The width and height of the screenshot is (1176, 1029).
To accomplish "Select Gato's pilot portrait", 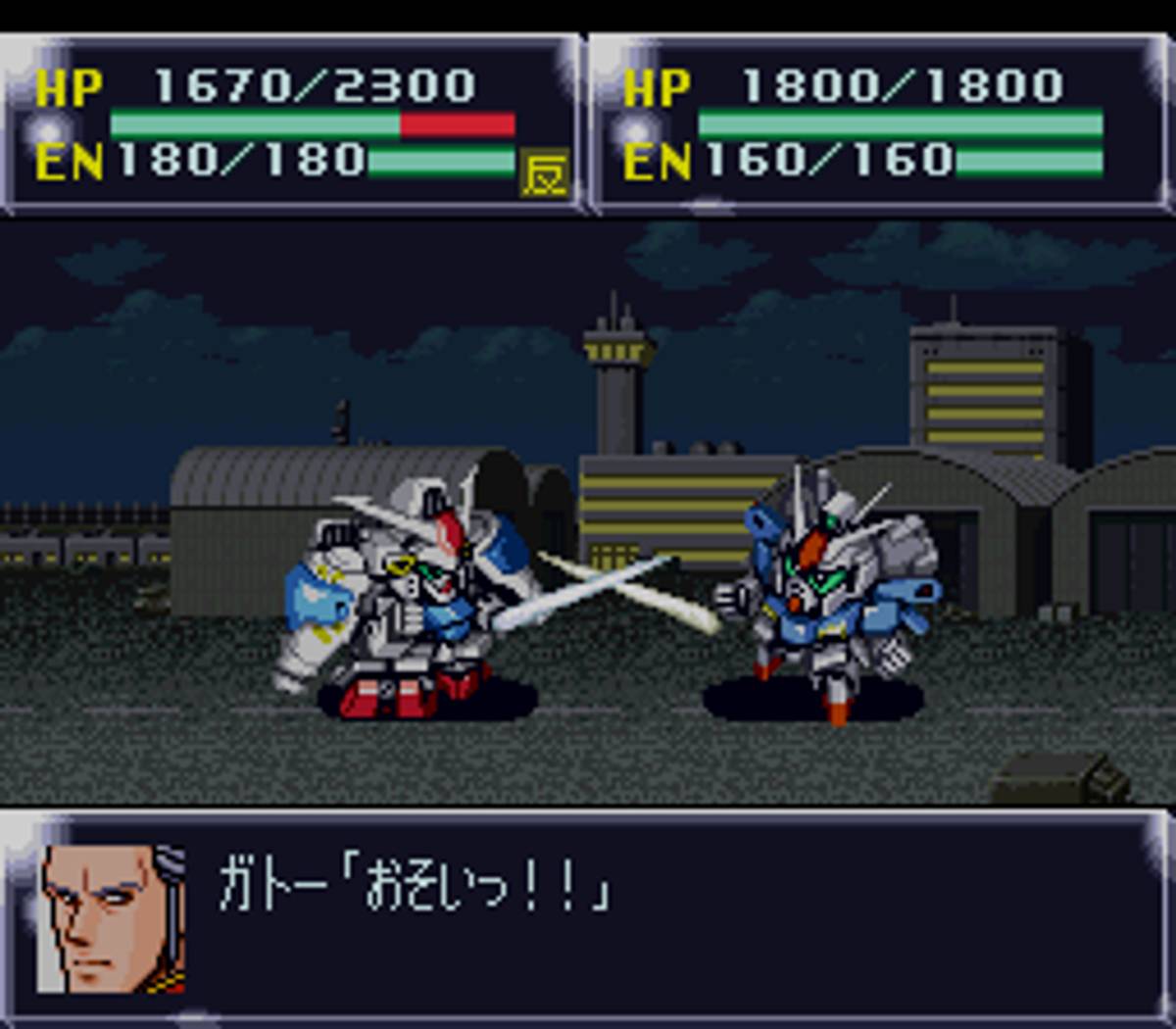I will [111, 919].
